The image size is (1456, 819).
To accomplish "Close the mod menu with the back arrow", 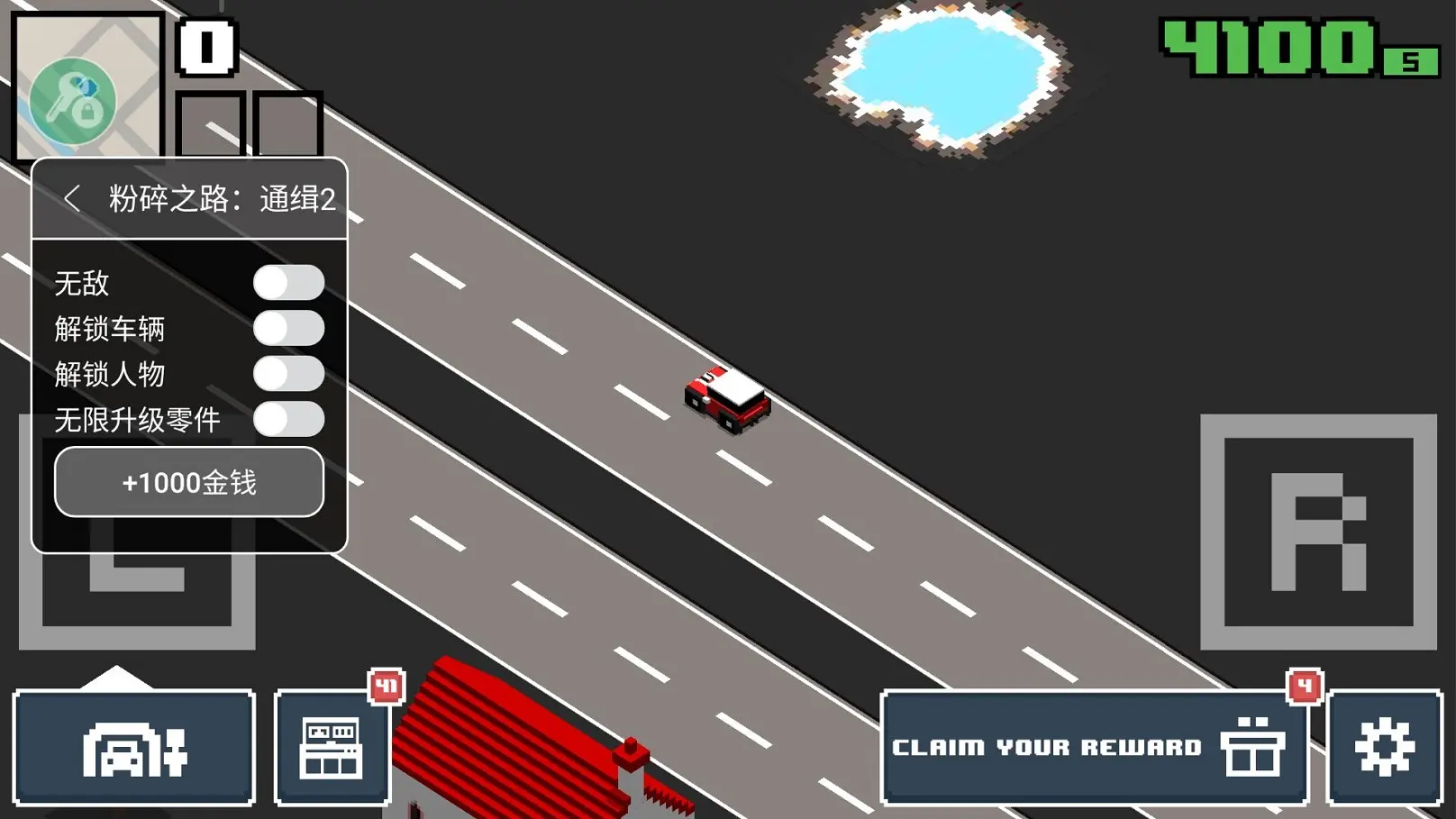I will click(x=72, y=198).
